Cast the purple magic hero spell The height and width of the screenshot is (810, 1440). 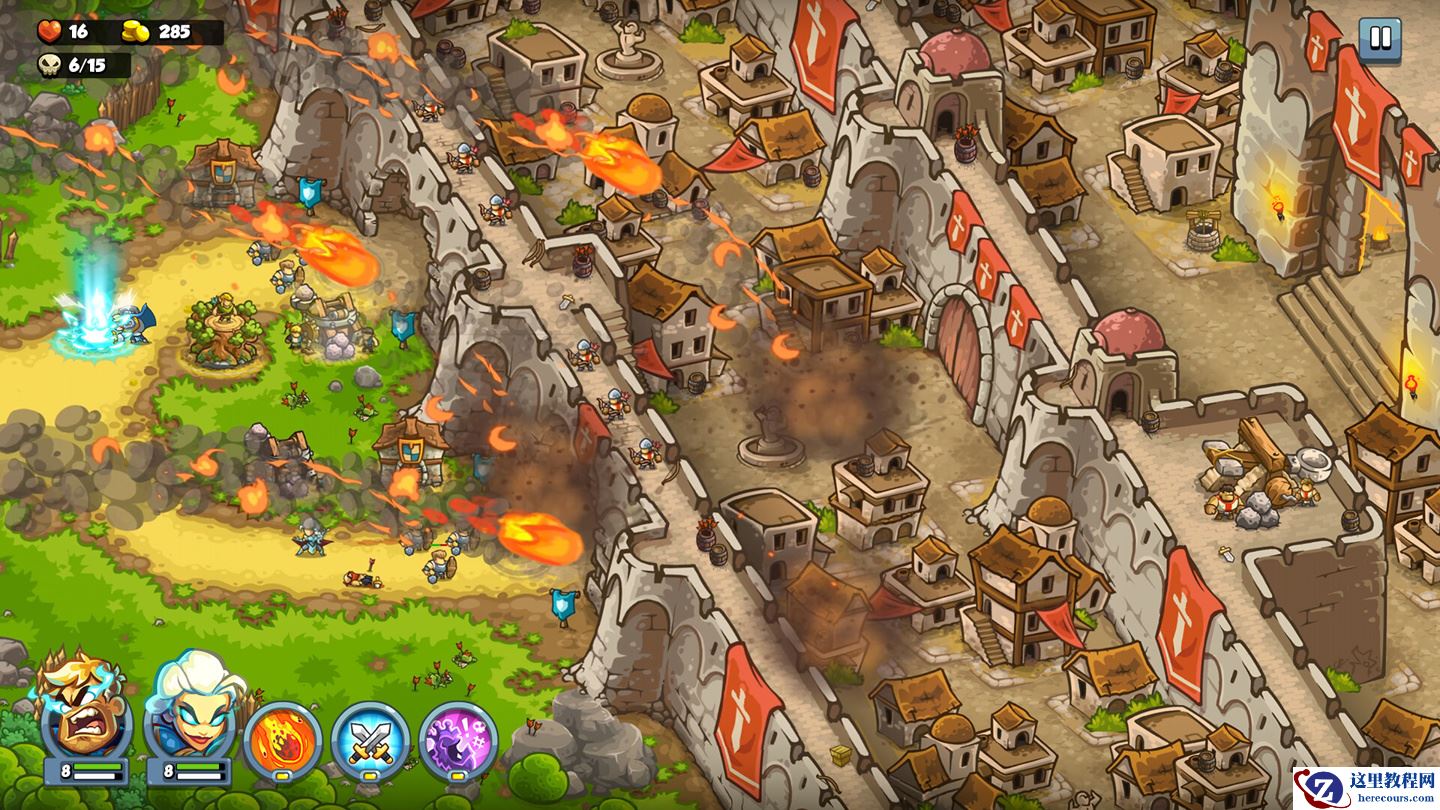458,741
